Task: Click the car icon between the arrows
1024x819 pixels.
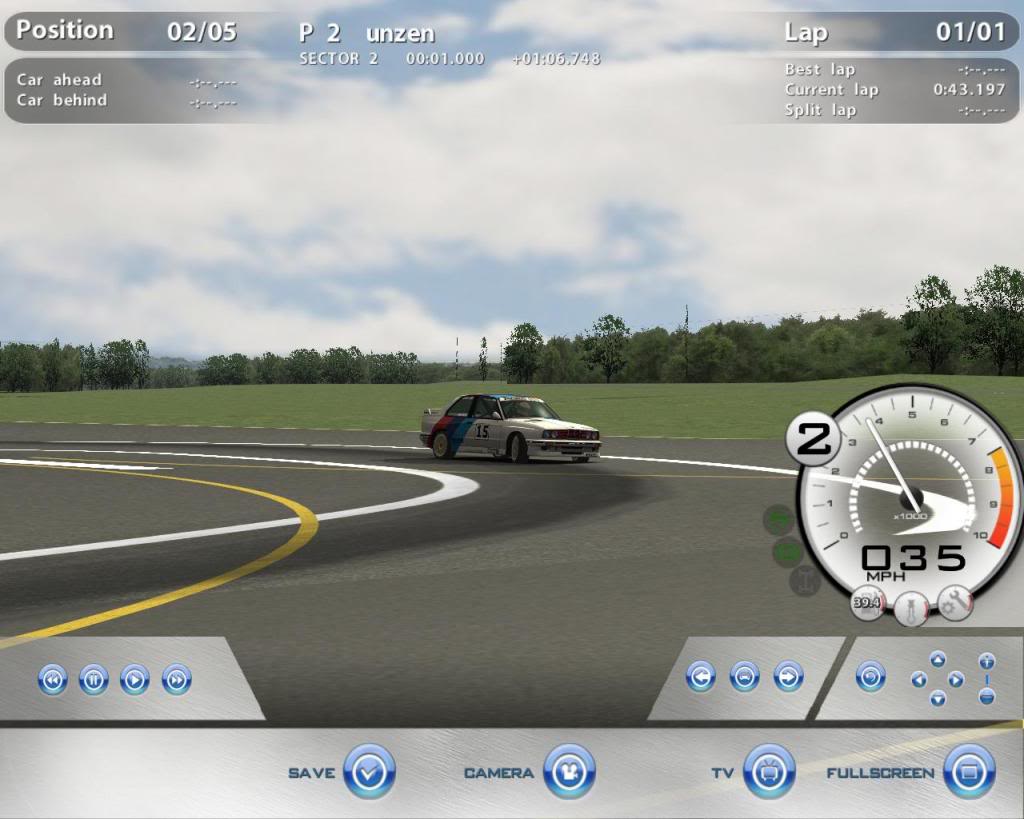Action: 744,677
